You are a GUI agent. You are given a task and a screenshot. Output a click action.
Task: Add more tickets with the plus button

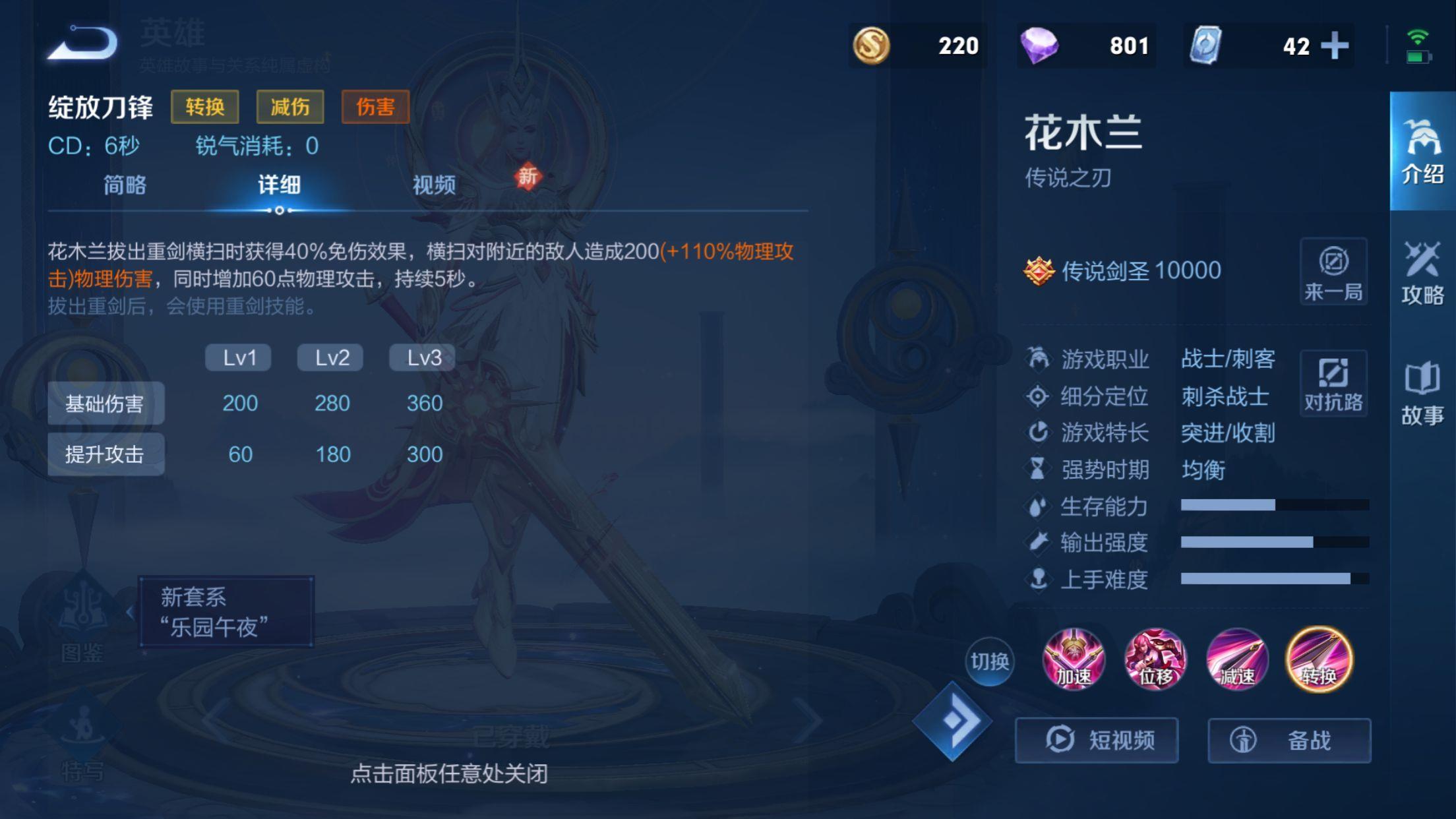click(1335, 45)
